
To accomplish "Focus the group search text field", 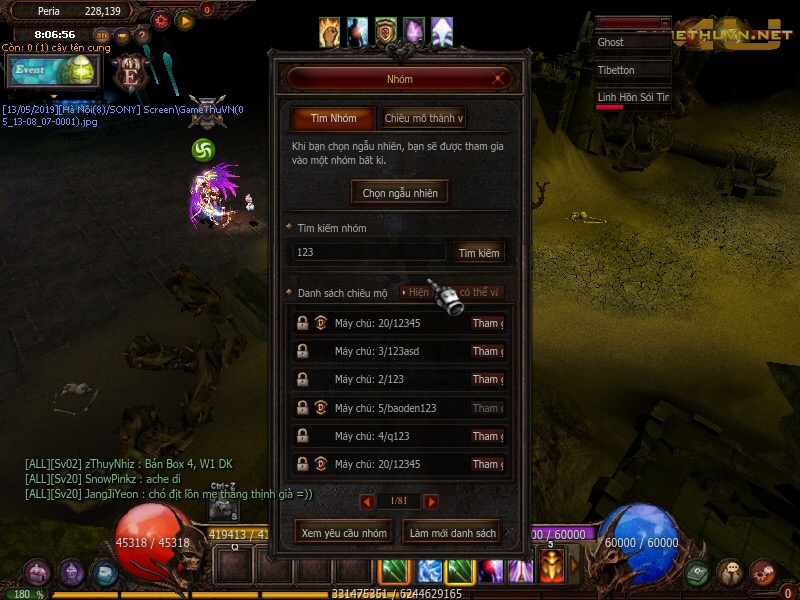I will pyautogui.click(x=368, y=252).
